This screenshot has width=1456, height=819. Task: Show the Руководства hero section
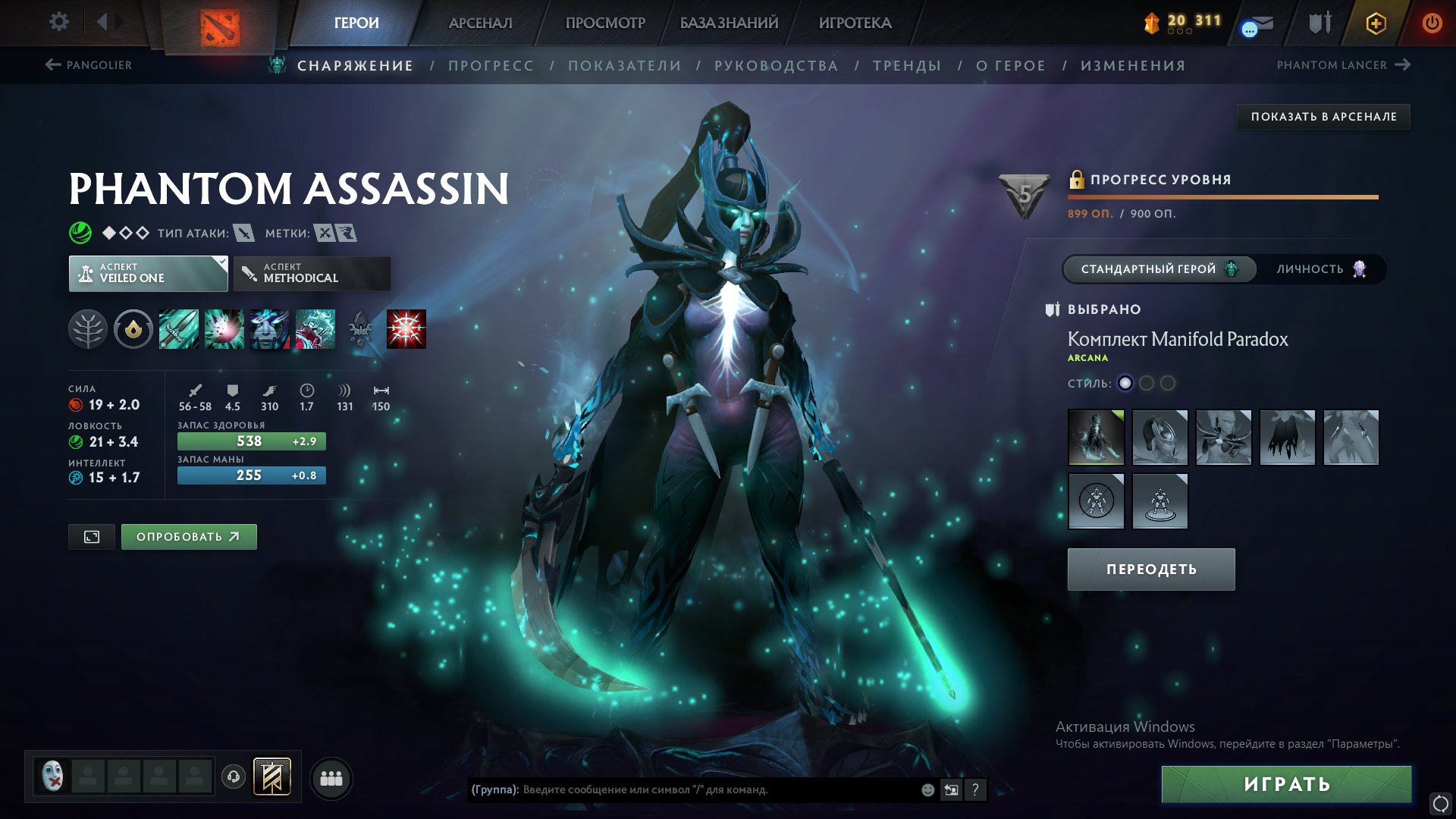(x=776, y=66)
